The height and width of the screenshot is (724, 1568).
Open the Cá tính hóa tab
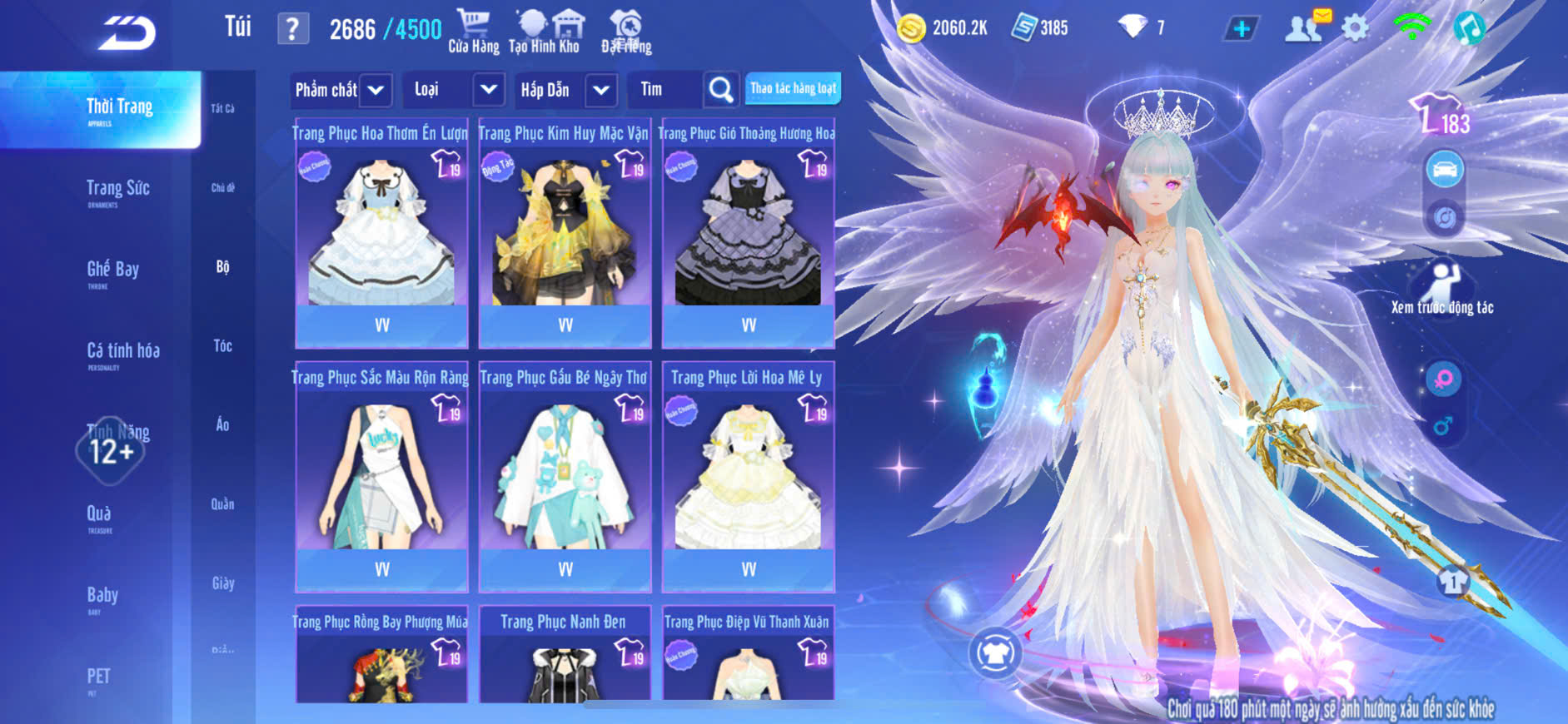122,353
